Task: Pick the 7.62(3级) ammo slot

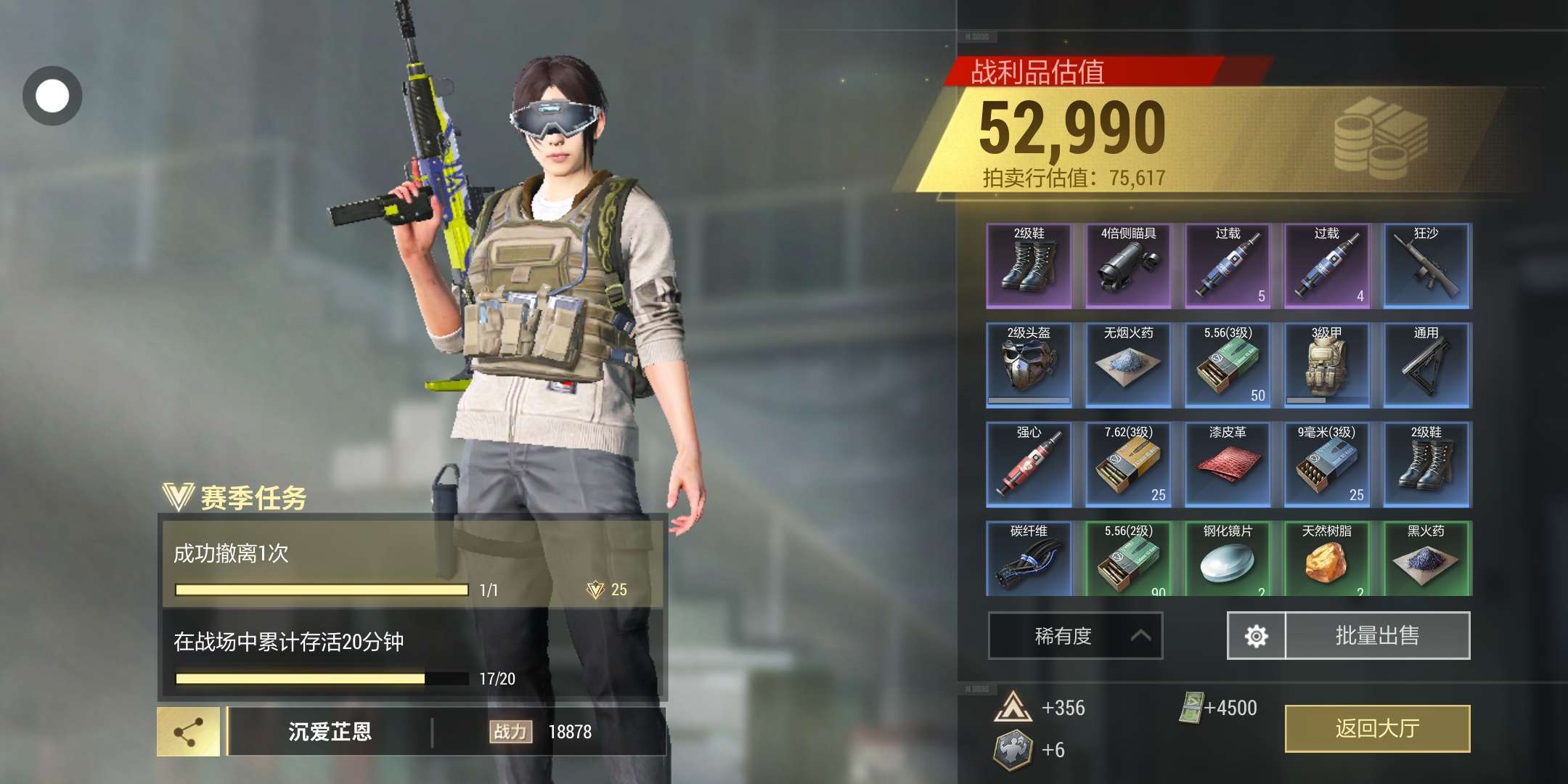Action: pos(1128,465)
